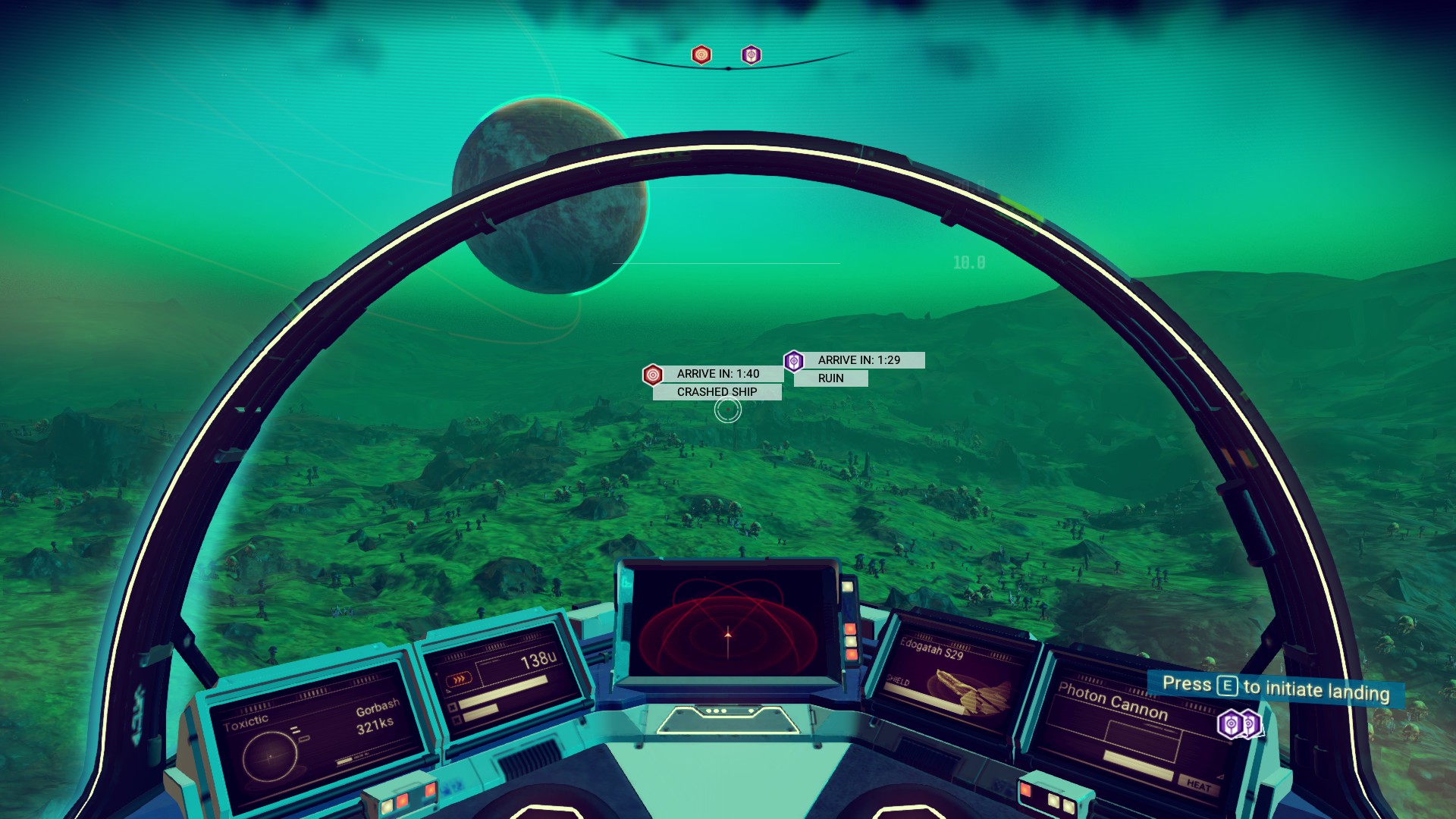Click the red radar display on the dashboard

pos(729,622)
